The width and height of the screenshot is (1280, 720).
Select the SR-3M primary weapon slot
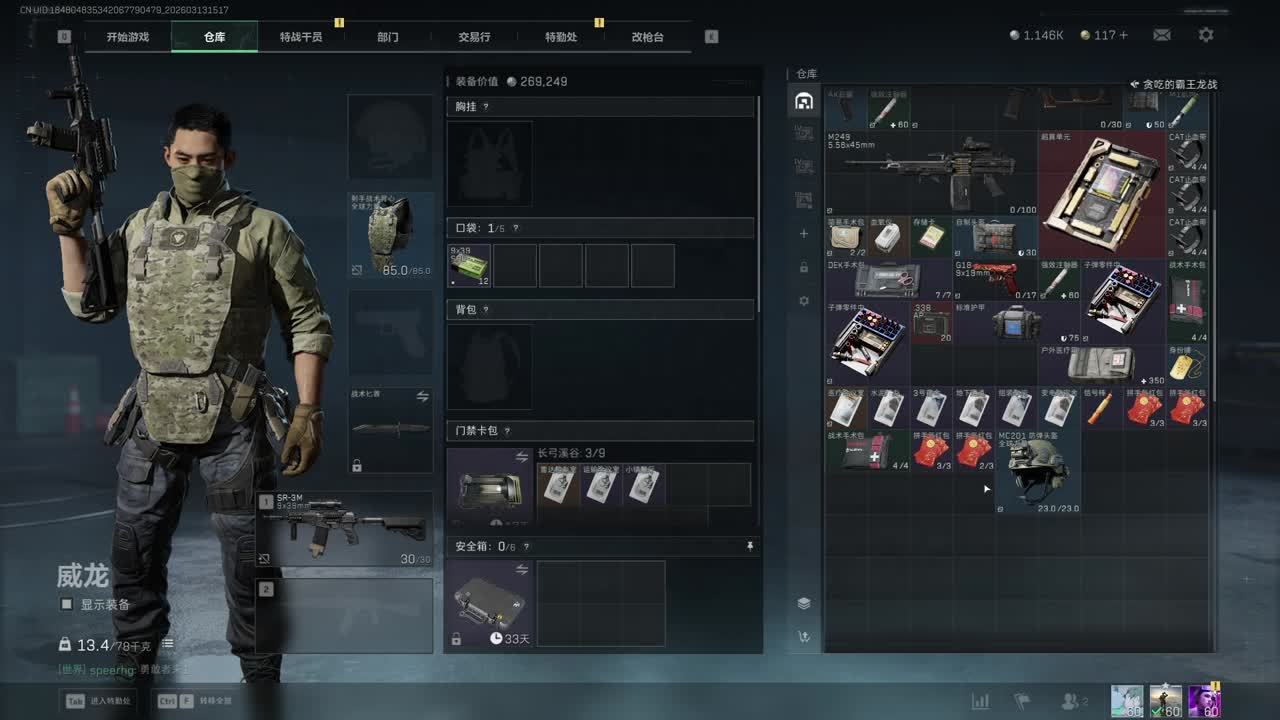coord(345,529)
